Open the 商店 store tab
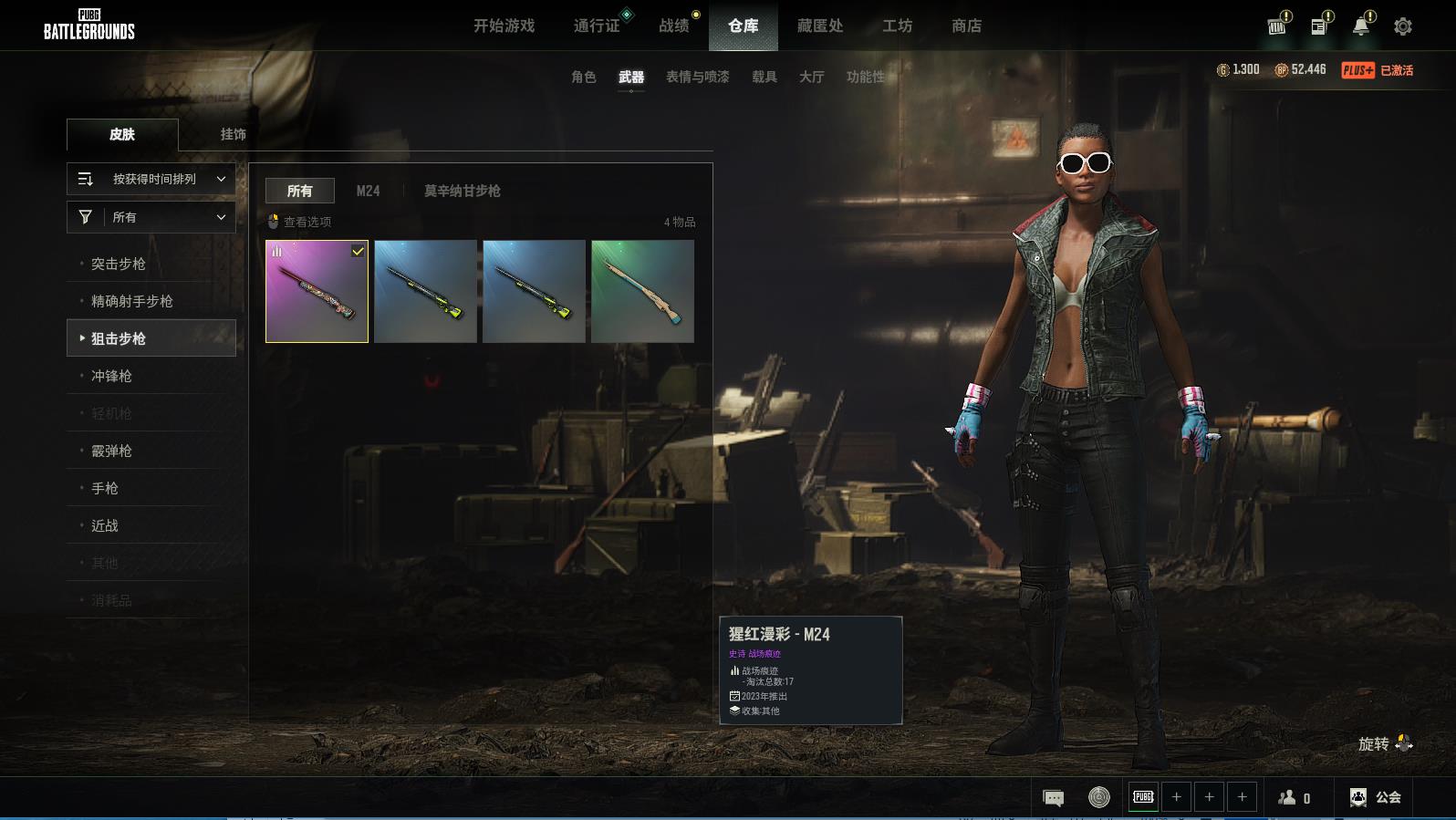This screenshot has height=820, width=1456. coord(966,26)
